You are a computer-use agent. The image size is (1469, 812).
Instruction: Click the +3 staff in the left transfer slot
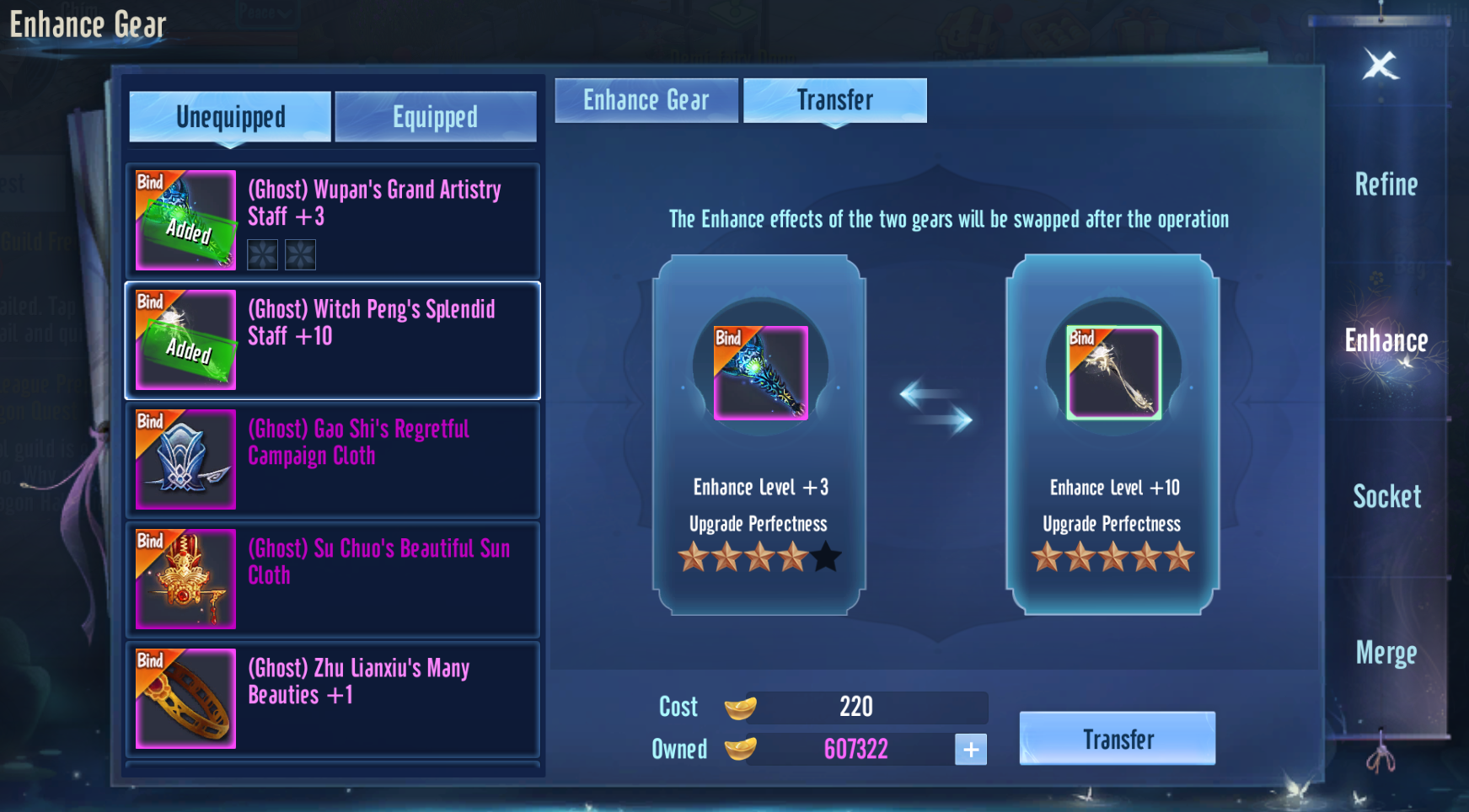[760, 373]
